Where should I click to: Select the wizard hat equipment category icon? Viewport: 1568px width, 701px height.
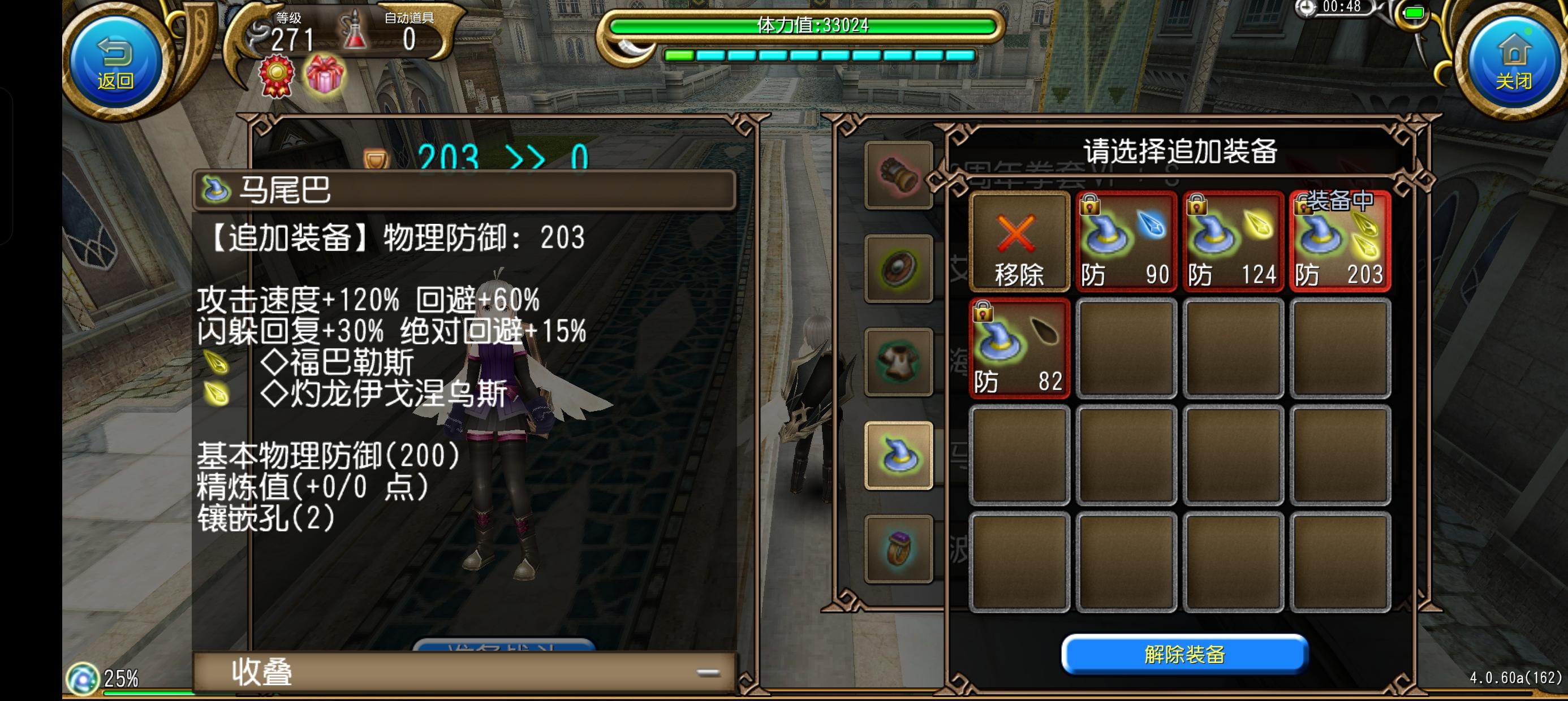click(899, 455)
